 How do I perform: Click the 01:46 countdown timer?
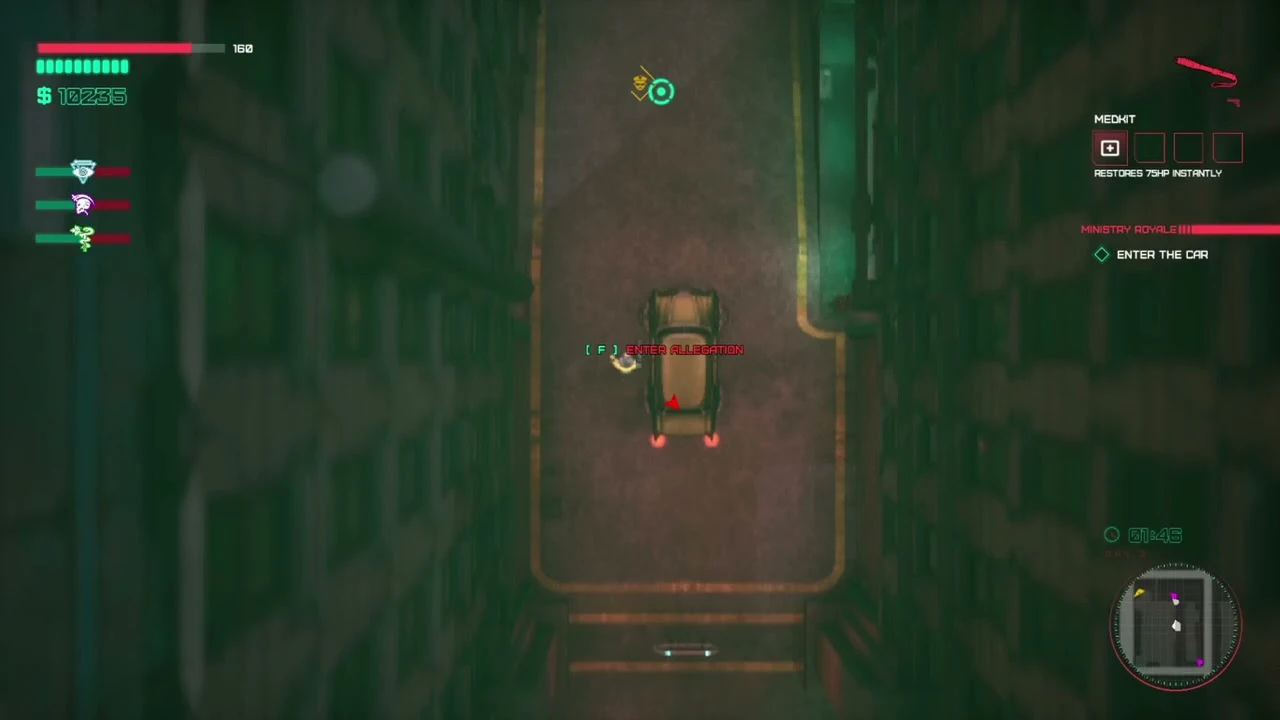[x=1155, y=535]
